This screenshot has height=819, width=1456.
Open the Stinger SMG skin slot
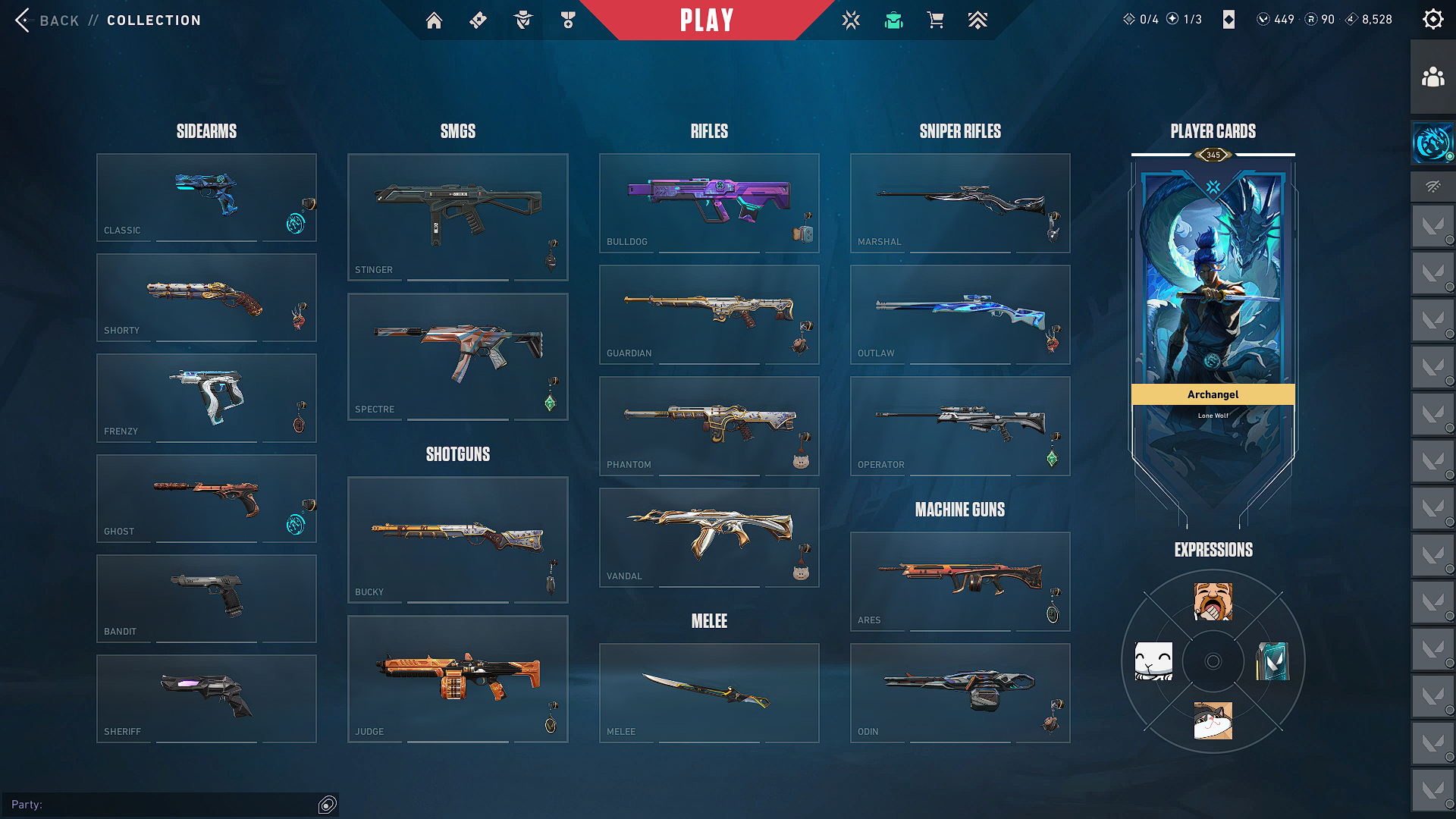[x=457, y=217]
